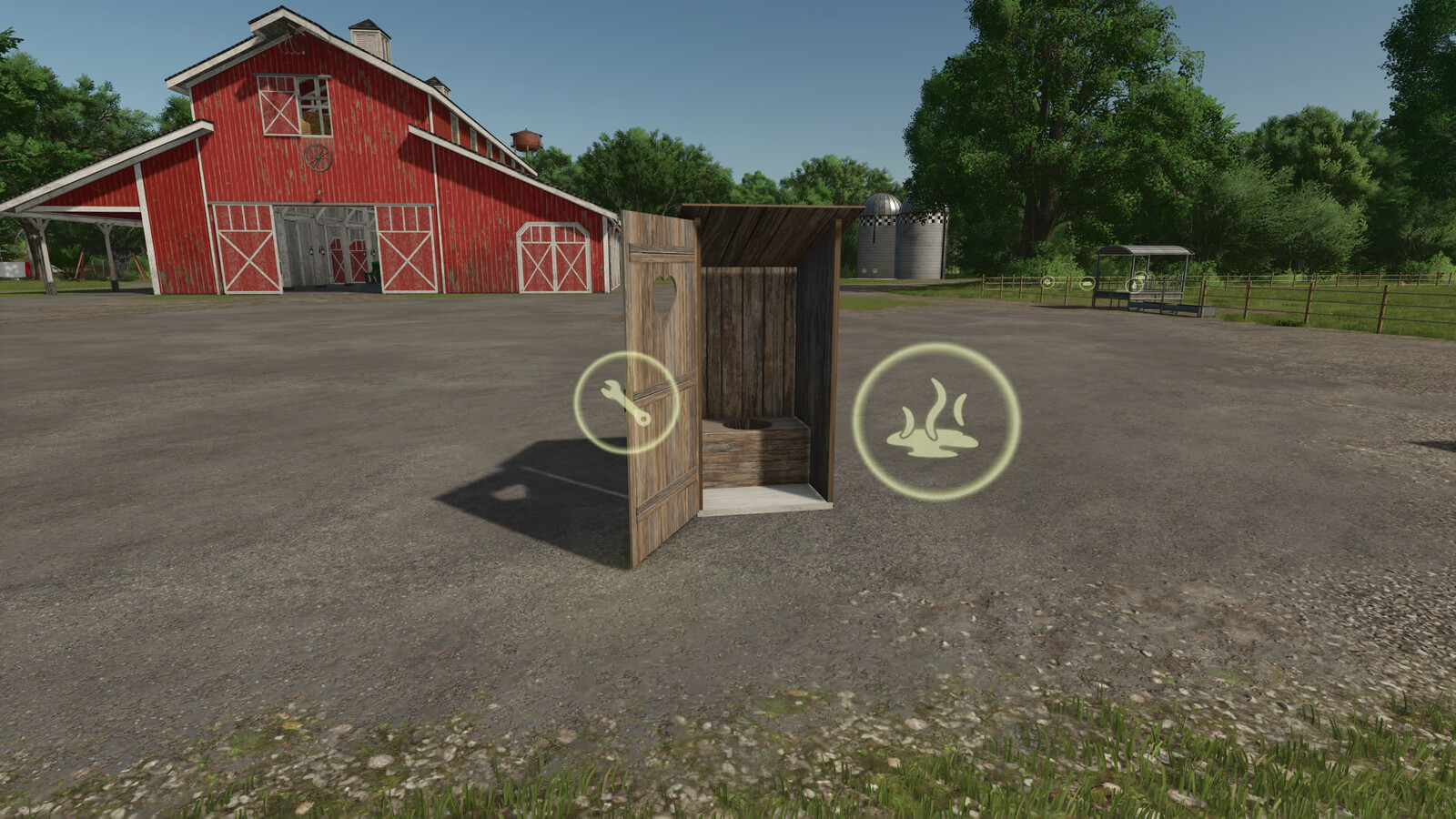
Task: Click the leftmost trigger marker on the fence
Action: pyautogui.click(x=1046, y=282)
